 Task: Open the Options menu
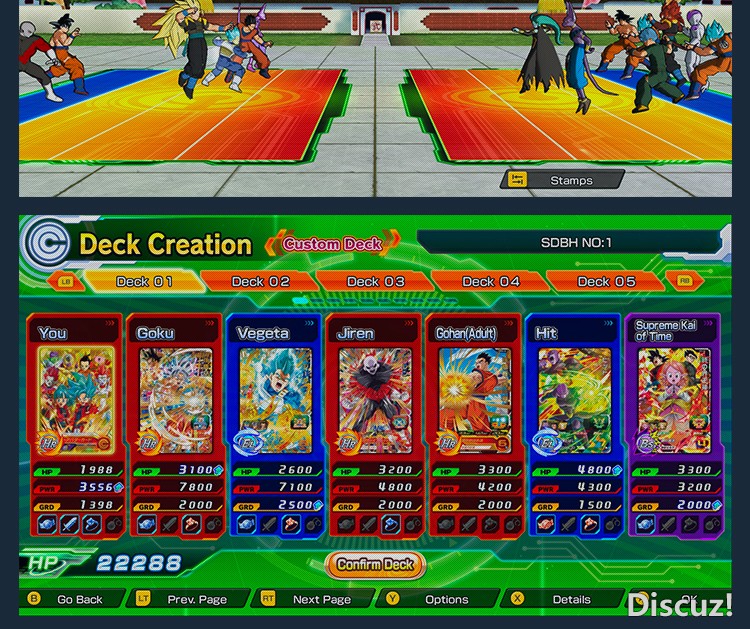[446, 600]
